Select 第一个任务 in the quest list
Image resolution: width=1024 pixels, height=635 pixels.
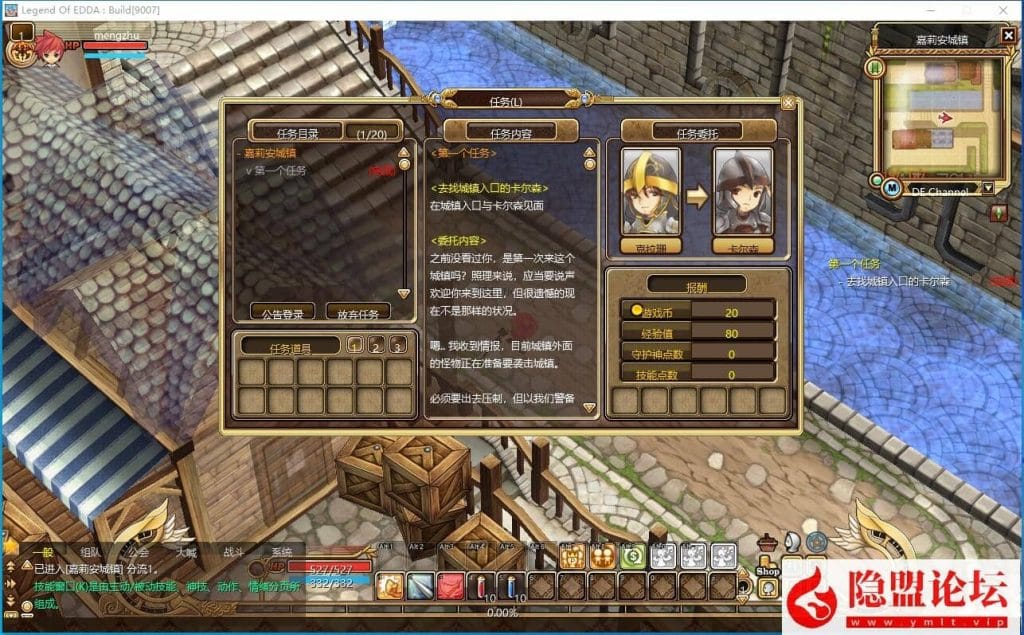279,170
